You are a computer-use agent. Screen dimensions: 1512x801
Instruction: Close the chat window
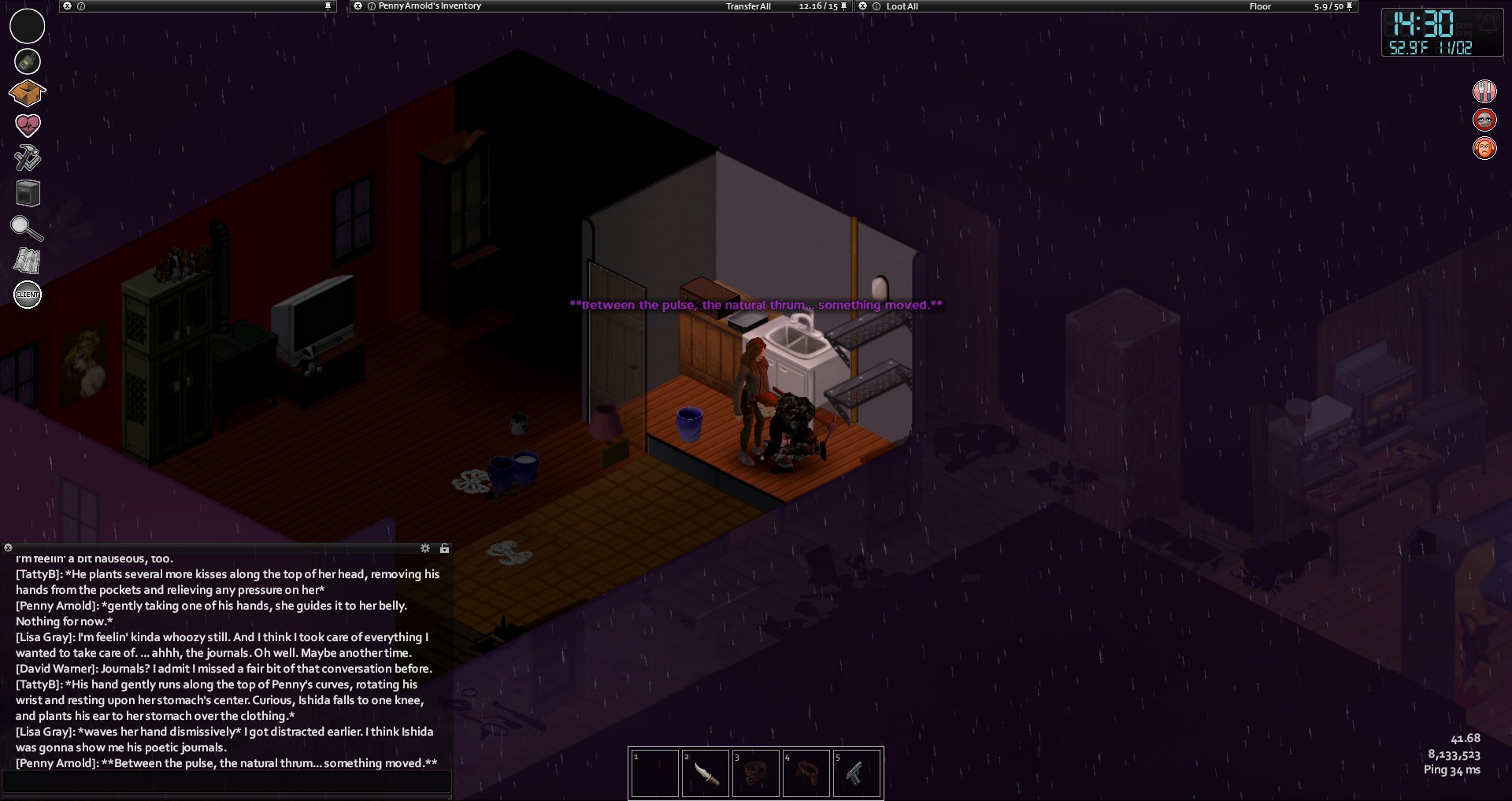(8, 548)
